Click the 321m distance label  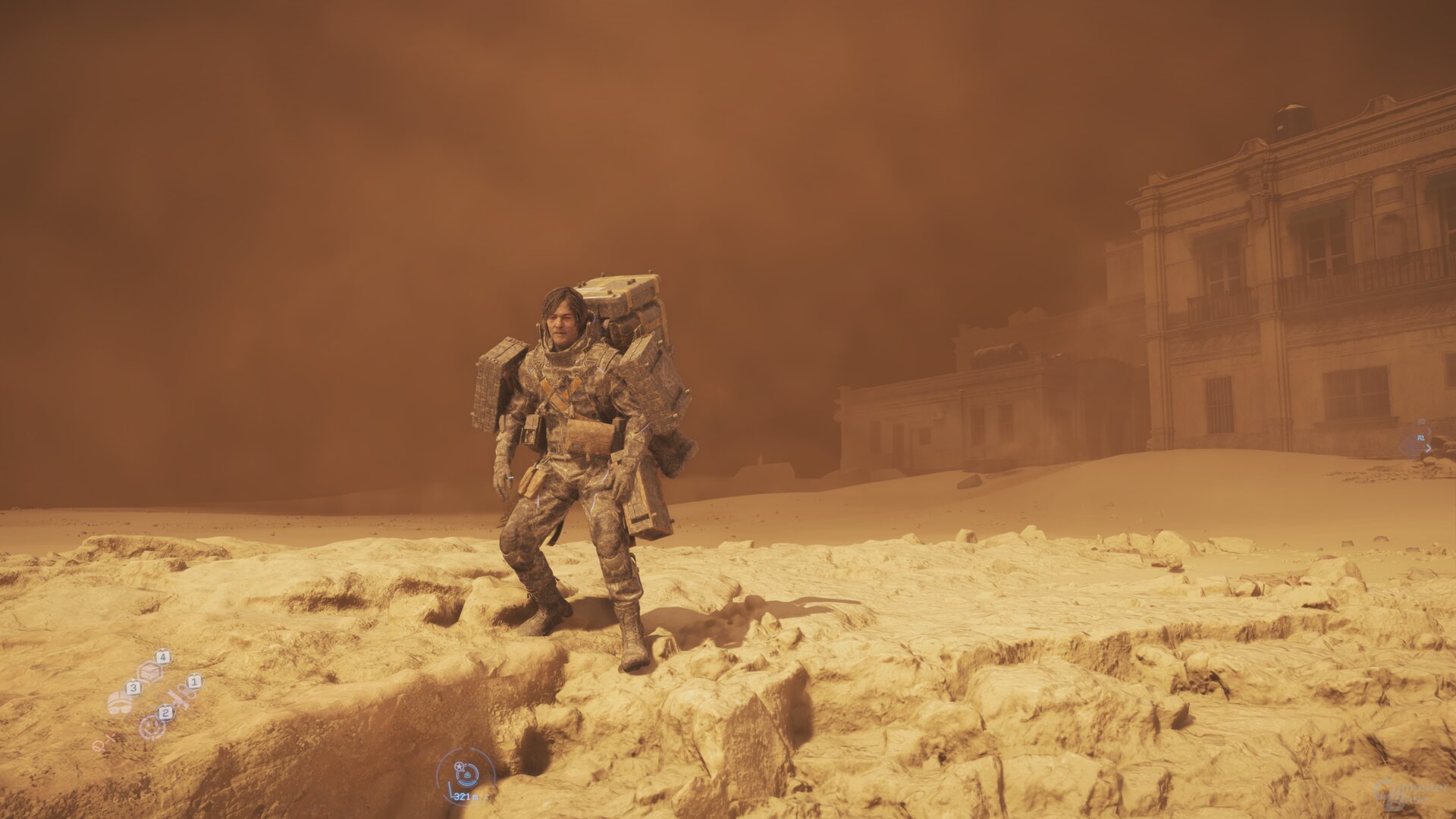coord(465,797)
